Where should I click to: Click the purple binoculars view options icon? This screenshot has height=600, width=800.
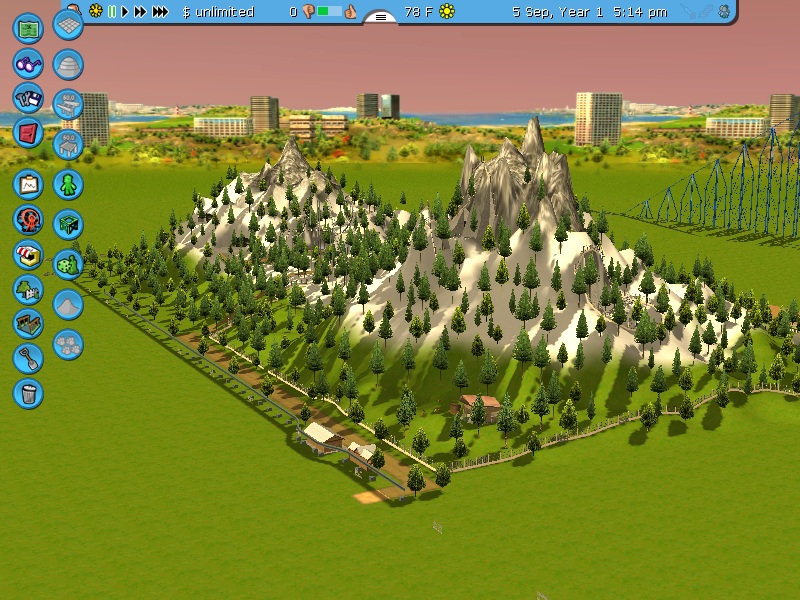click(28, 63)
